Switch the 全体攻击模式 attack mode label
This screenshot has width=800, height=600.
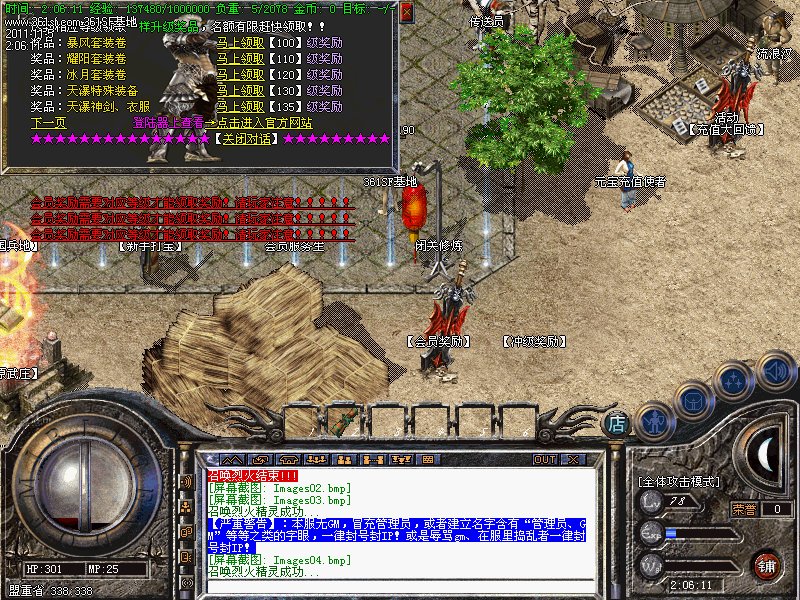pos(679,481)
